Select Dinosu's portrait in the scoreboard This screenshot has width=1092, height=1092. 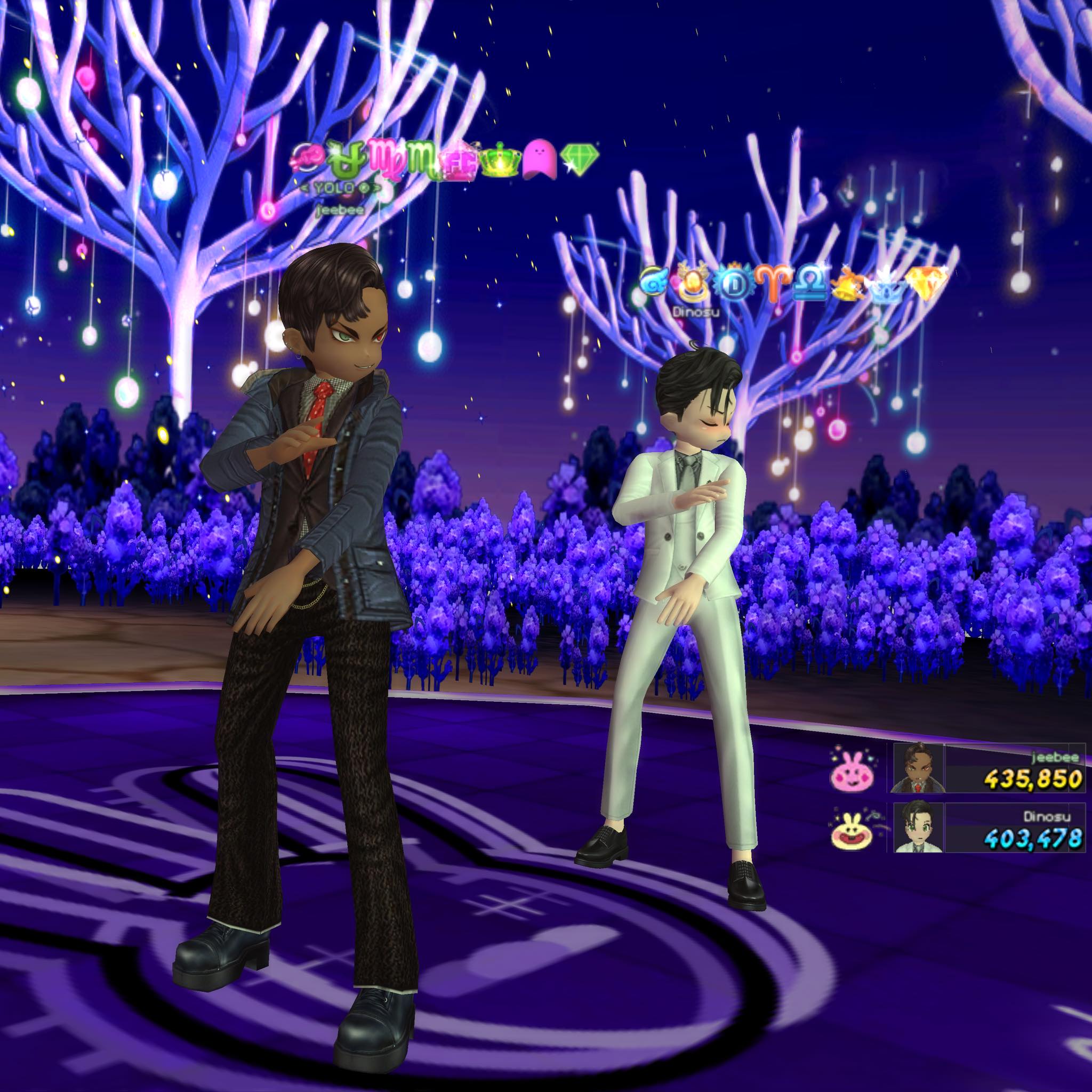click(919, 828)
